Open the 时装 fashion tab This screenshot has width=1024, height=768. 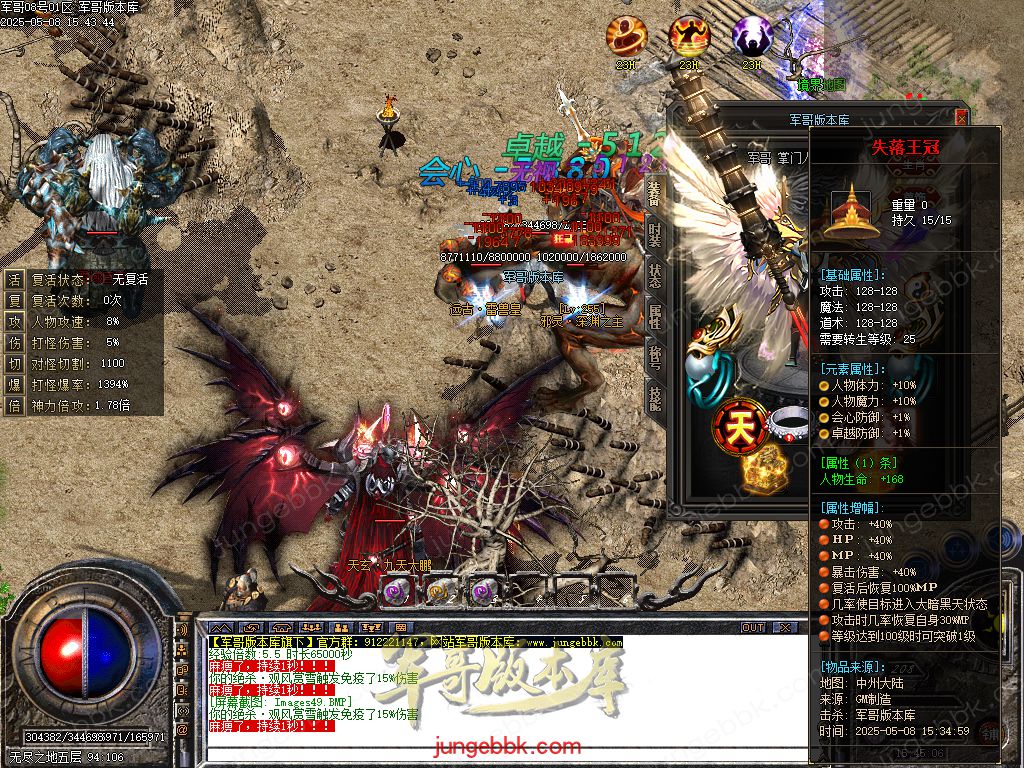point(654,234)
